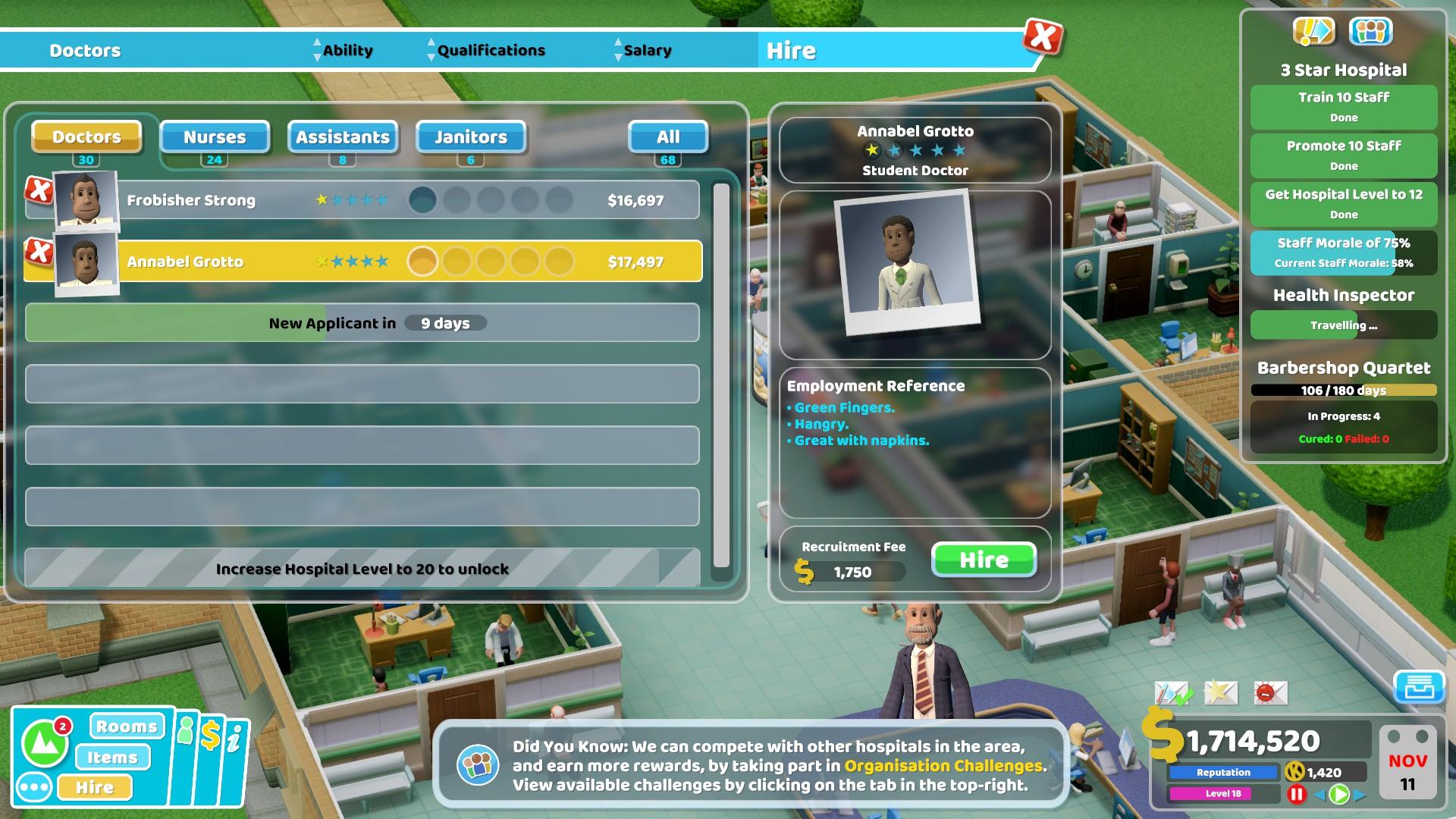Close the hiring window
Screen dimensions: 1456x819
pos(1043,36)
